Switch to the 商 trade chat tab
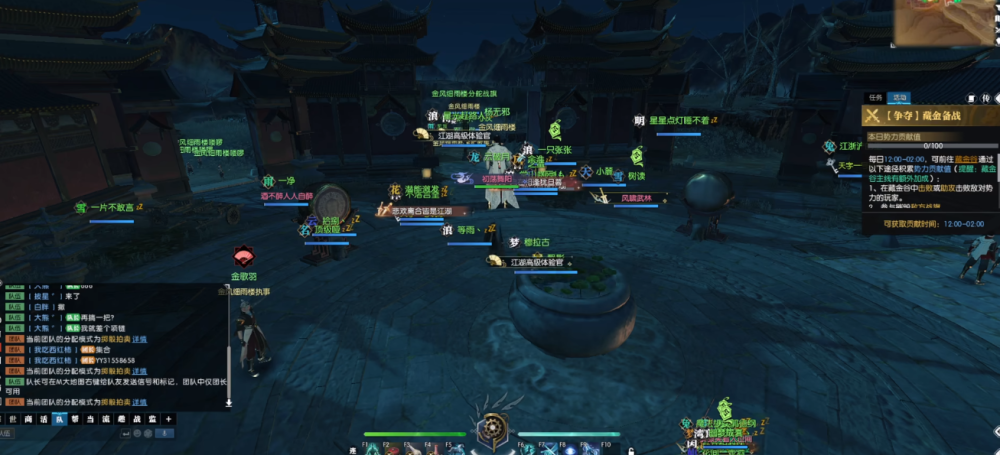Viewport: 1000px width, 455px height. coord(27,419)
